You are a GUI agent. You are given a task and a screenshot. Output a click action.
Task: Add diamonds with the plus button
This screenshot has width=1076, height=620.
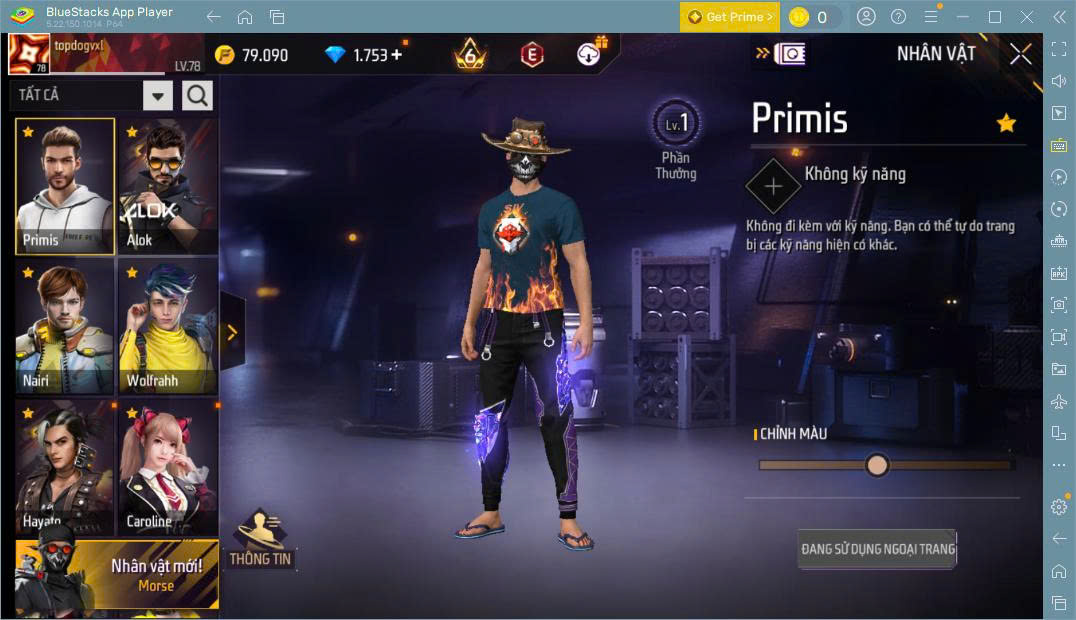point(397,55)
